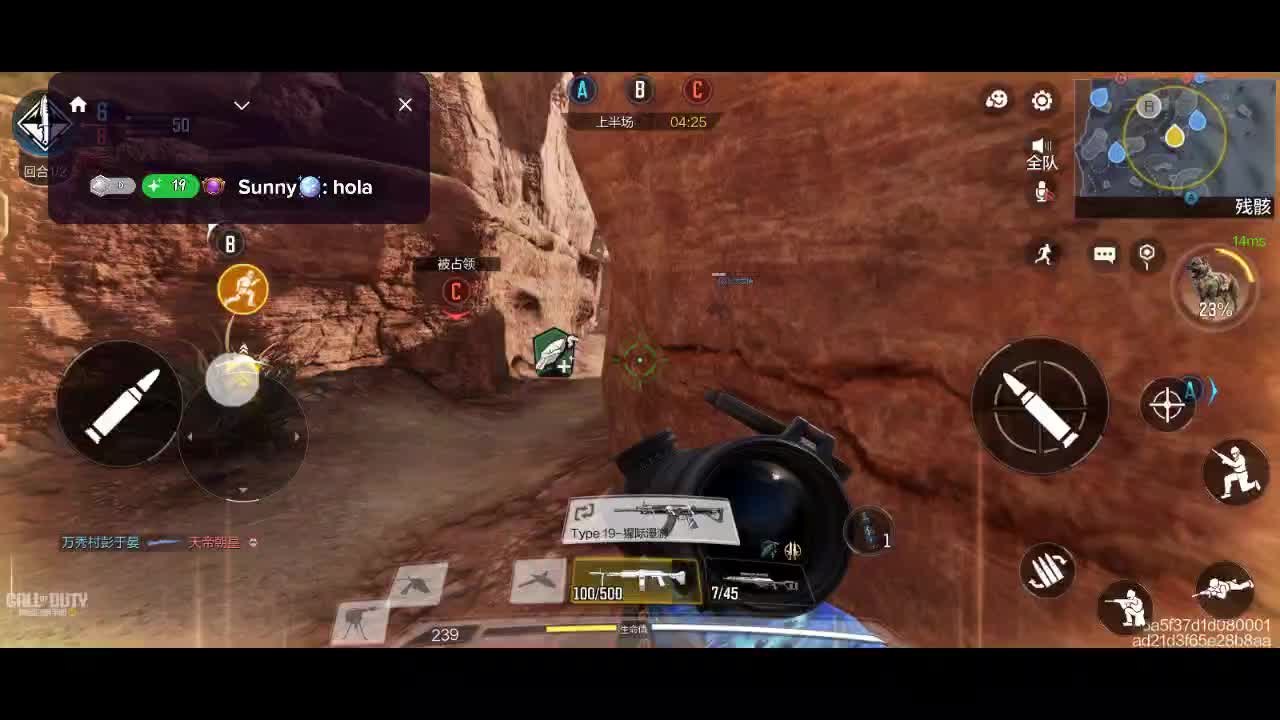Image resolution: width=1280 pixels, height=720 pixels.
Task: Switch to the secondary sniper weapon slot
Action: click(x=755, y=583)
